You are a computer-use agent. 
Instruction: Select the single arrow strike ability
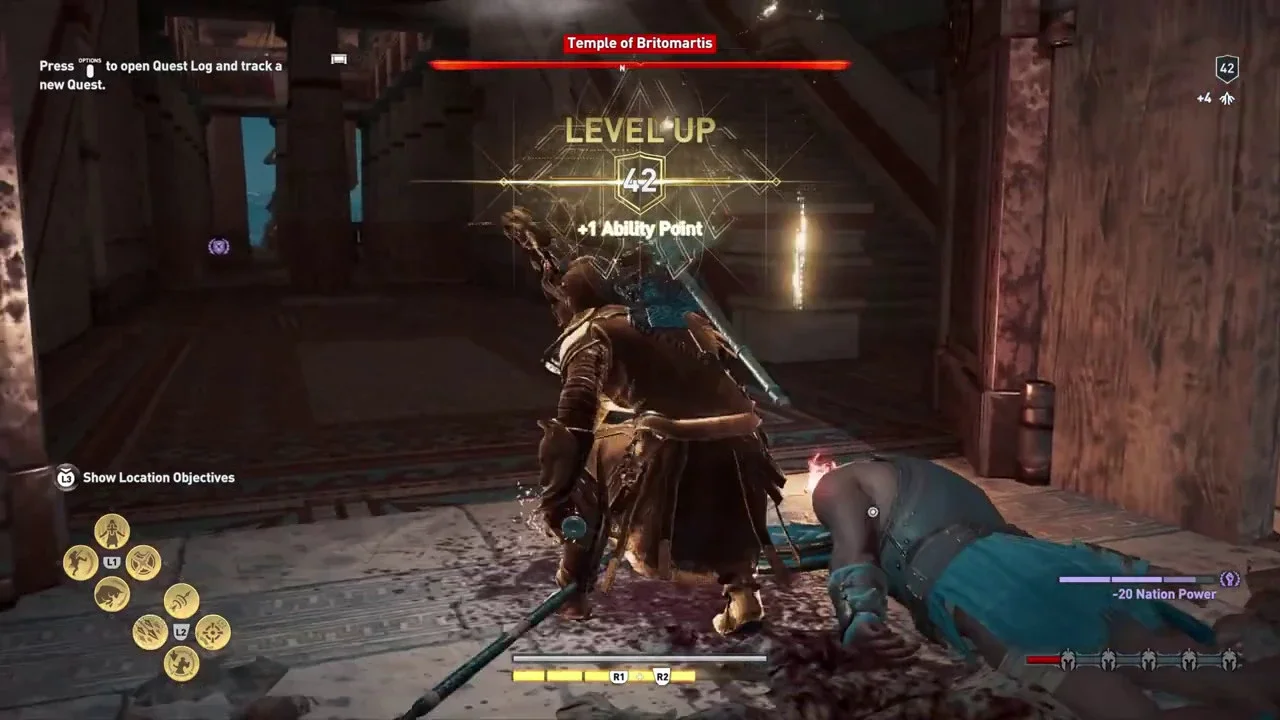181,601
